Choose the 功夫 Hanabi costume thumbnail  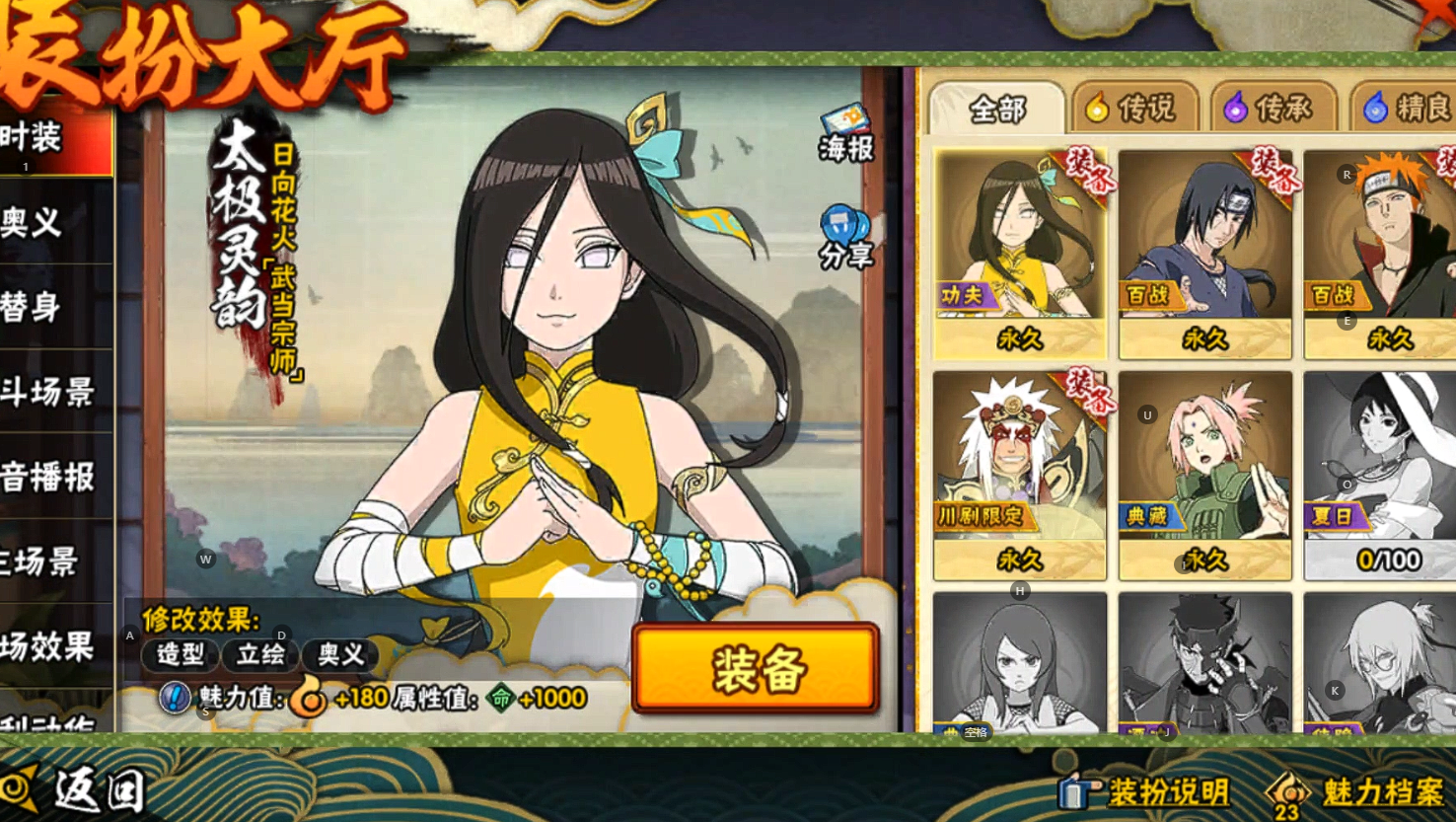click(x=1019, y=252)
